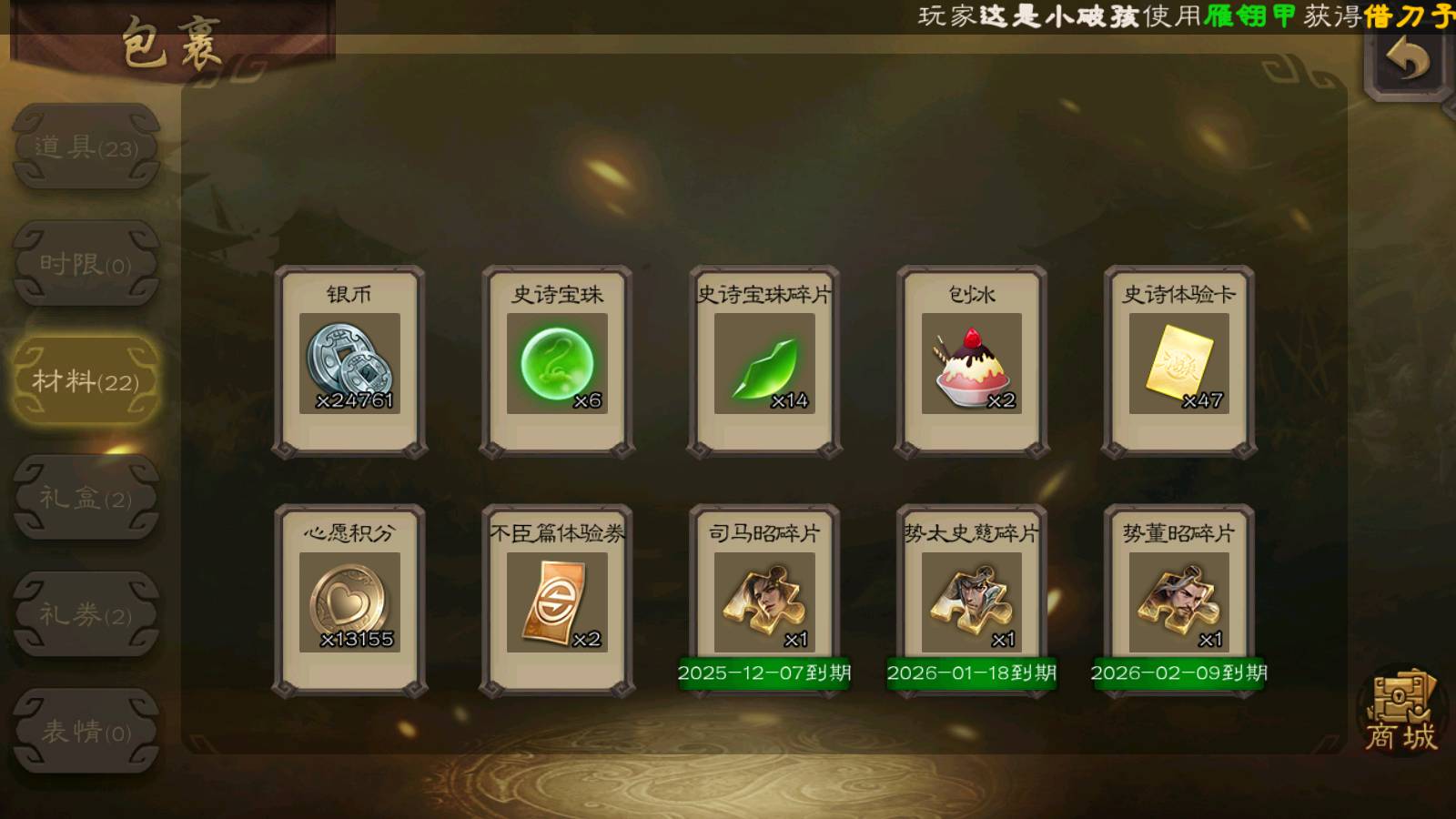Select the 势太史慈碎片 puzzle piece item
Screen dimensions: 1456x819
(x=972, y=601)
